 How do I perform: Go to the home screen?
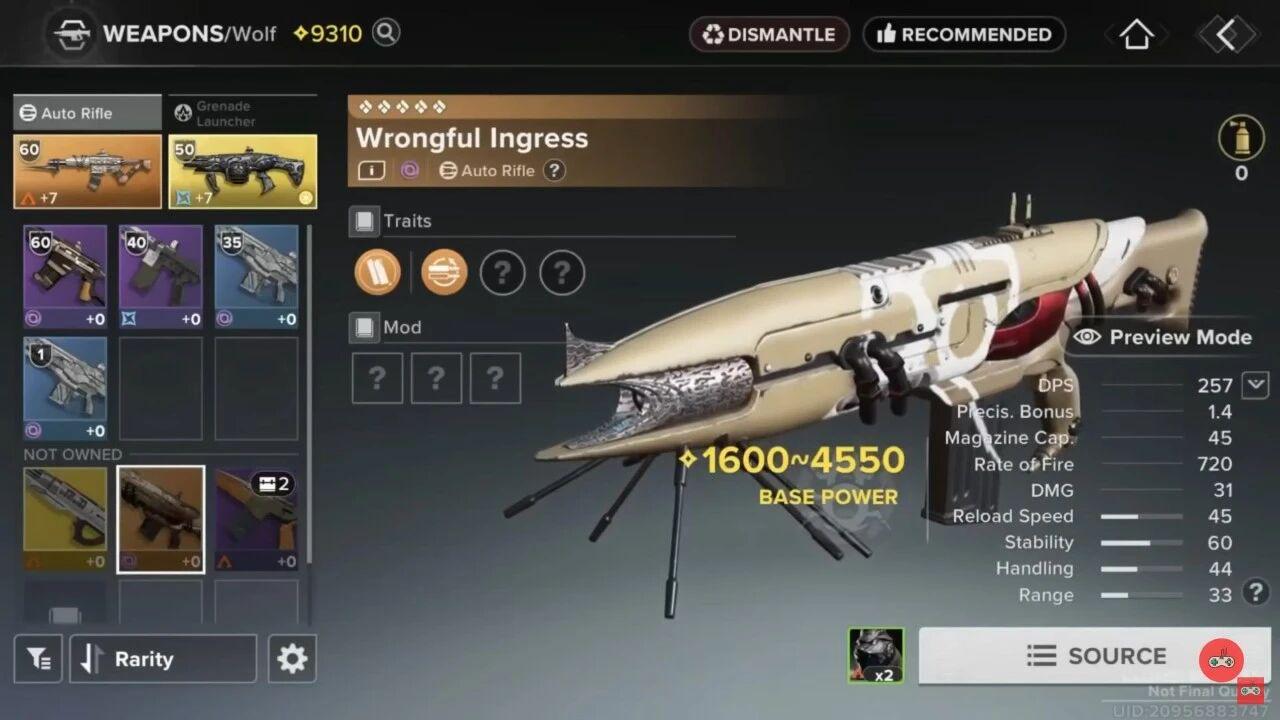click(1136, 35)
